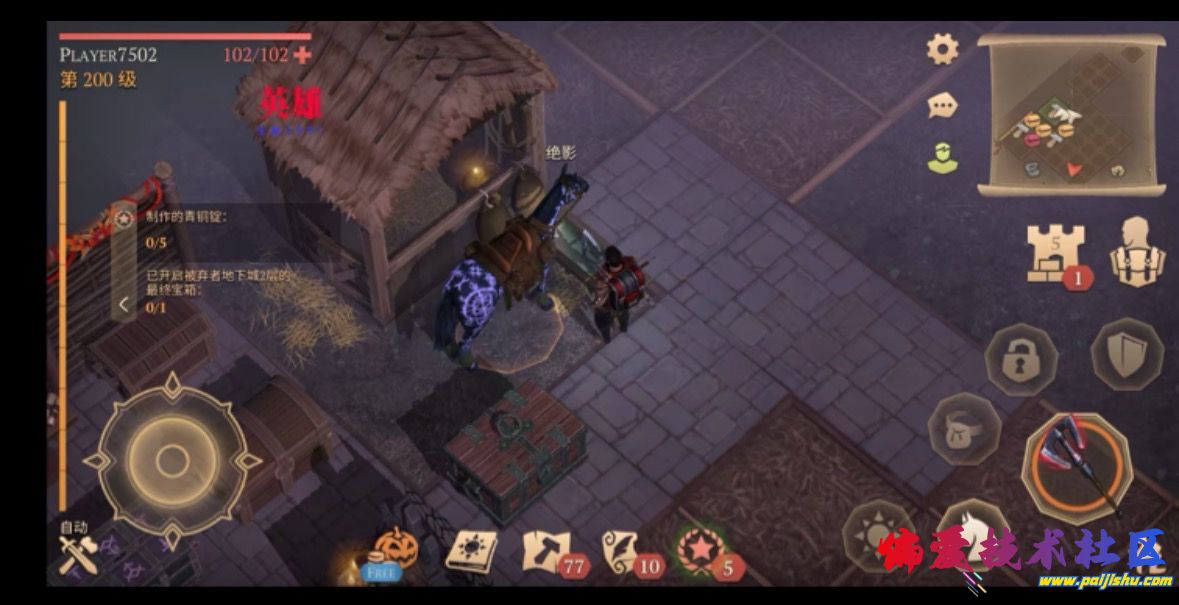Open the chat speech bubble

(942, 104)
